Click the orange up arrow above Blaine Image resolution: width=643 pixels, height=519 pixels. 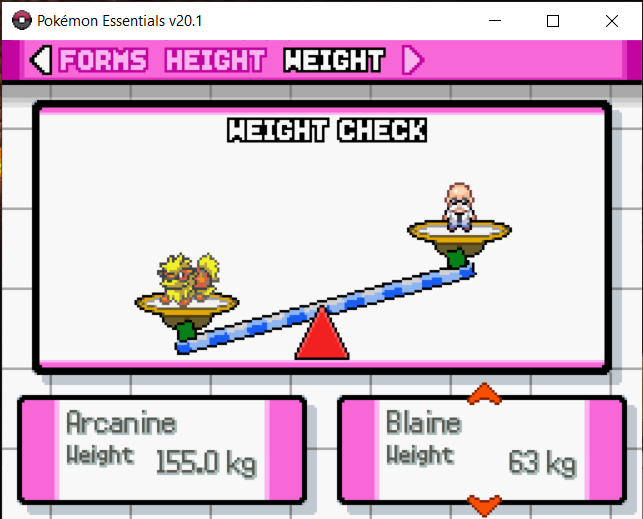pyautogui.click(x=483, y=392)
